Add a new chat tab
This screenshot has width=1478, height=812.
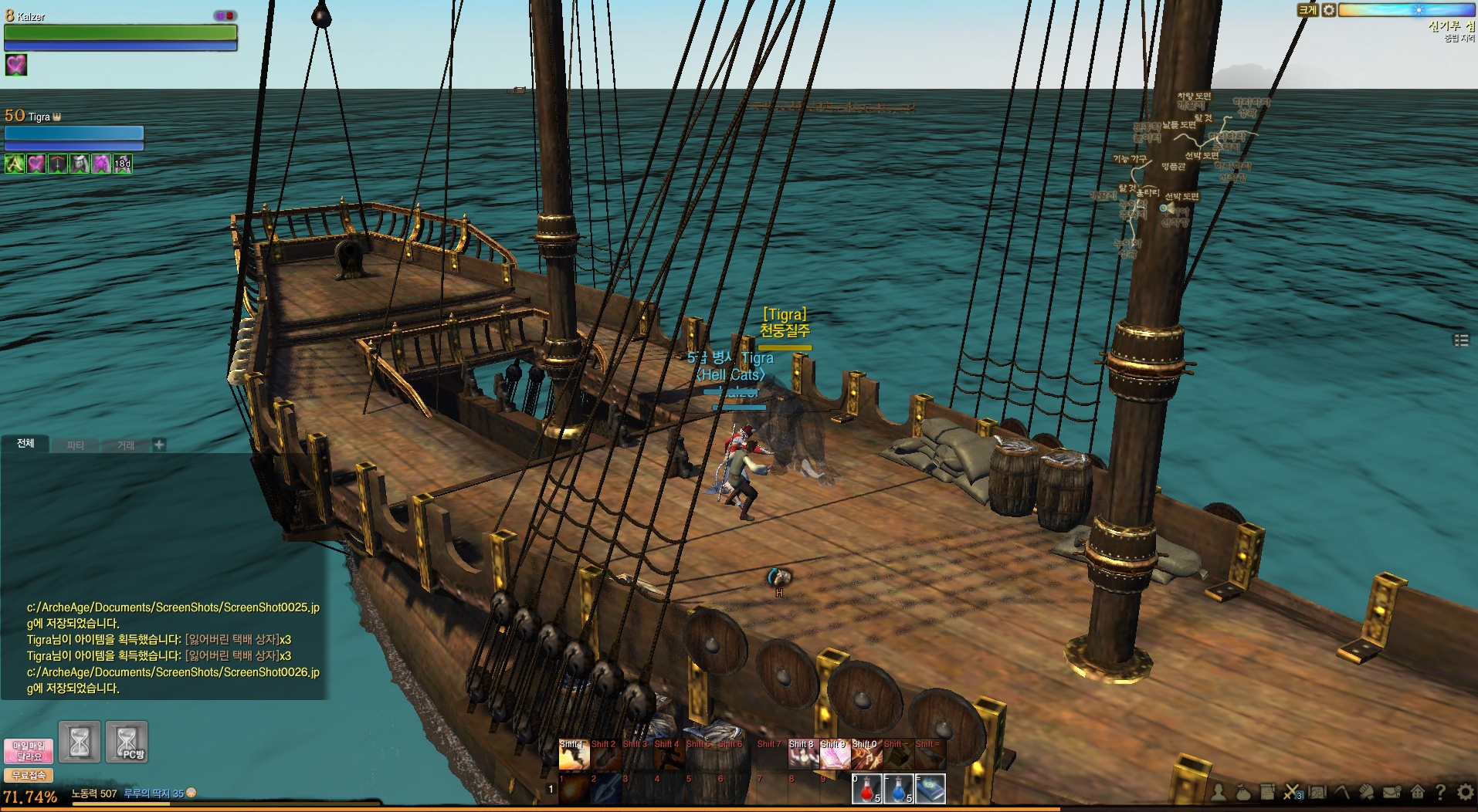[159, 445]
